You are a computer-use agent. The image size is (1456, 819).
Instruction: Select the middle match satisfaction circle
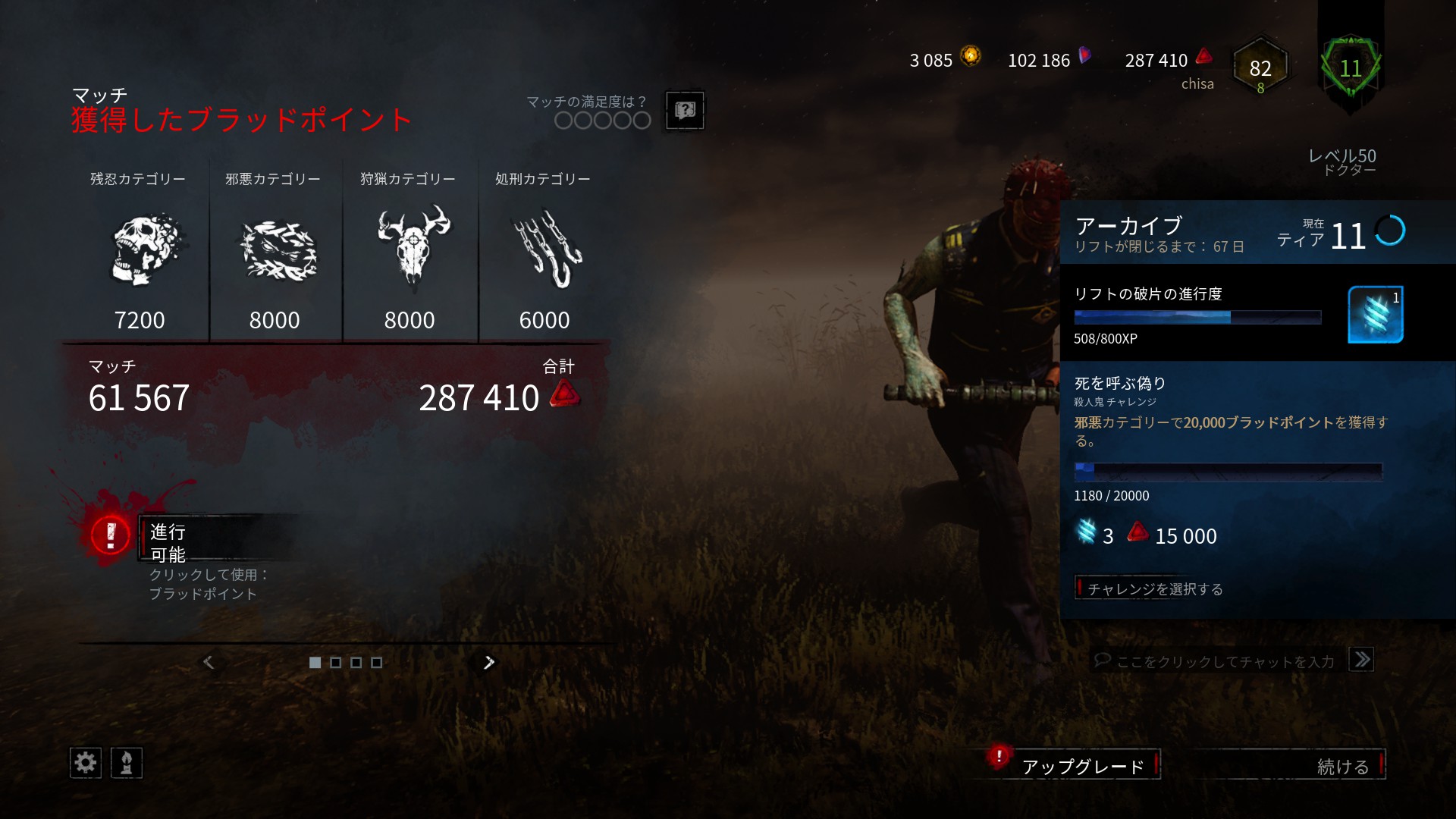(x=602, y=119)
